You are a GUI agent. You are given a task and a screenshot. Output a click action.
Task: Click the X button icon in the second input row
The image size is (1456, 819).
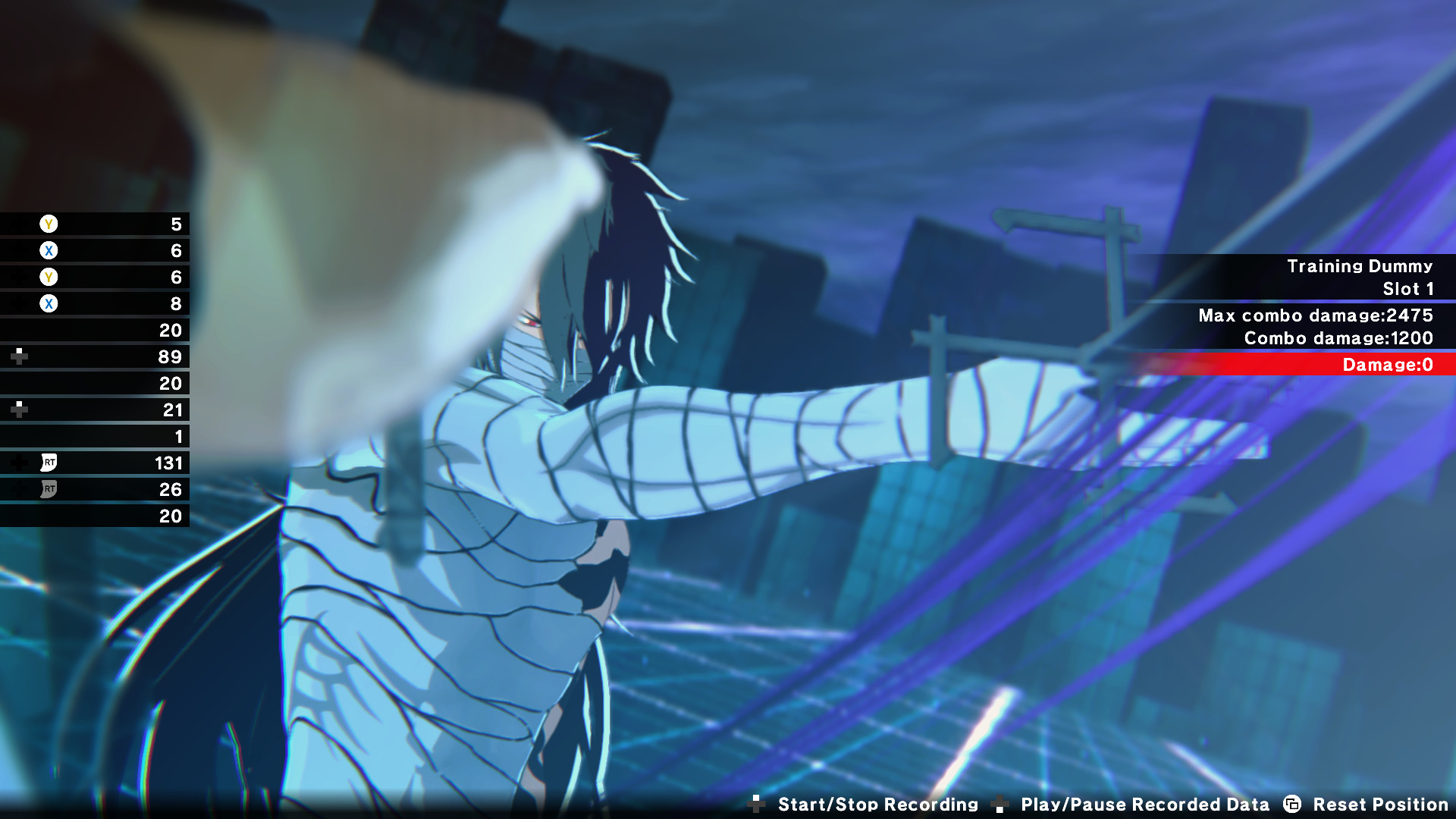(x=47, y=251)
